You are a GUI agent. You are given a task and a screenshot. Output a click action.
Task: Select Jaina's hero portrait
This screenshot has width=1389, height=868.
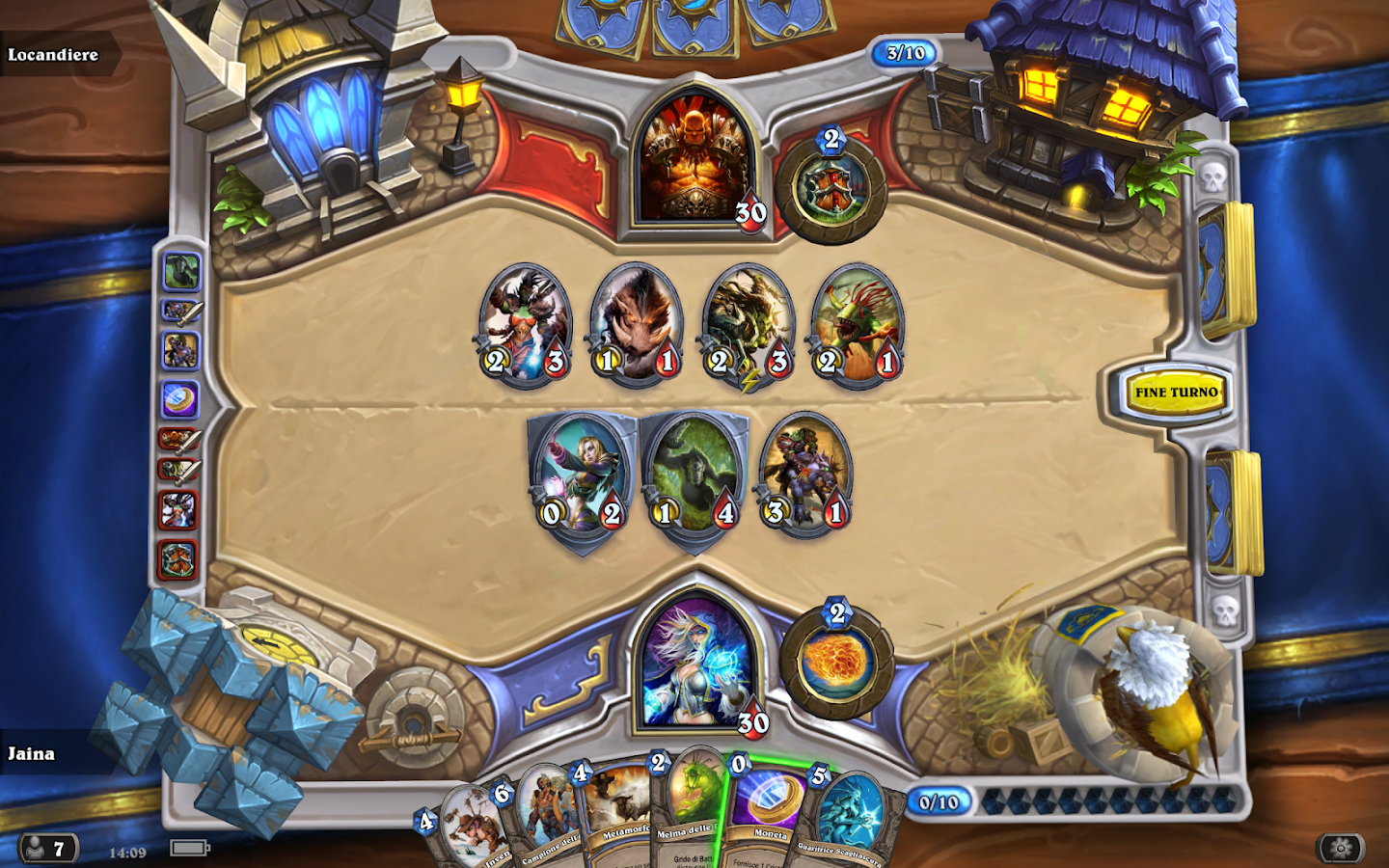pyautogui.click(x=696, y=665)
